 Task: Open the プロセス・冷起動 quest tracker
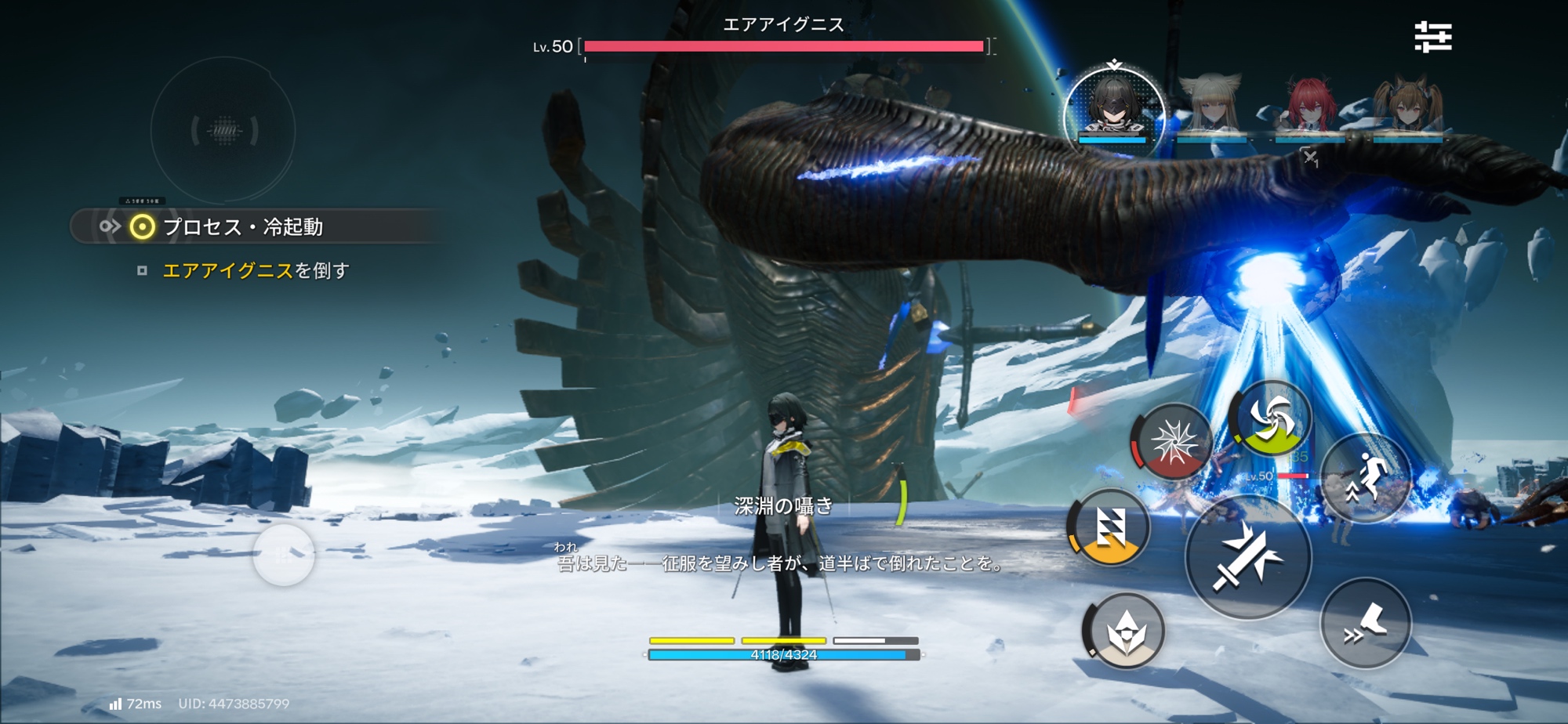point(243,227)
